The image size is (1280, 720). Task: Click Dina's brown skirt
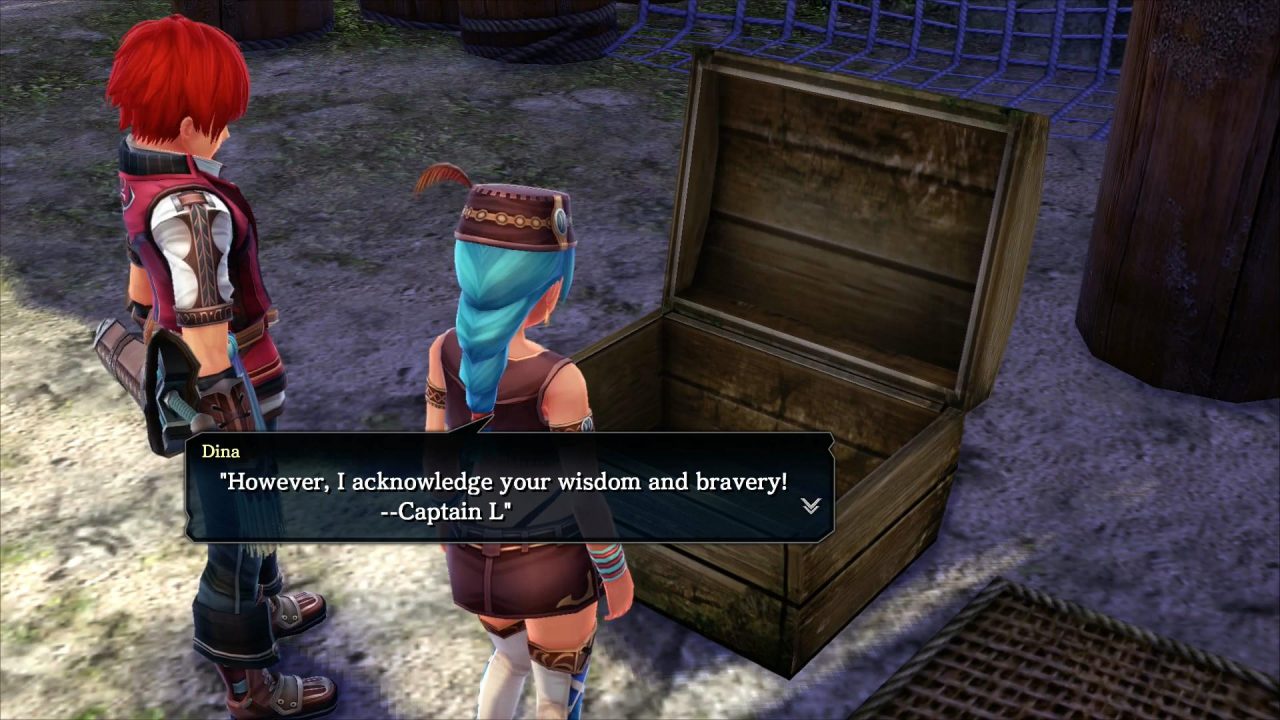click(530, 580)
